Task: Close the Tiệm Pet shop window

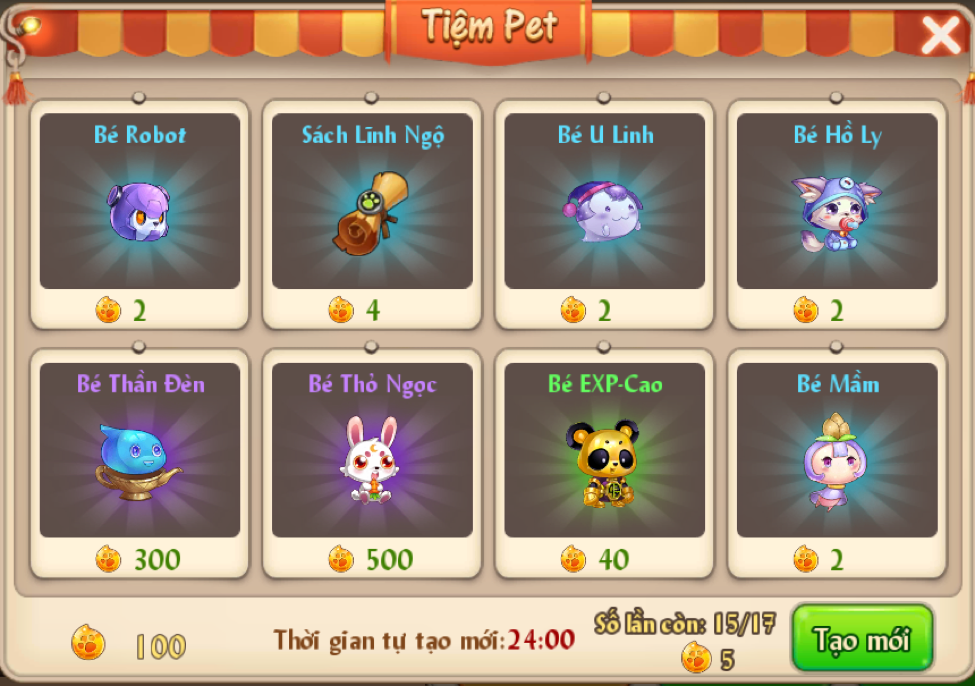Action: (940, 37)
